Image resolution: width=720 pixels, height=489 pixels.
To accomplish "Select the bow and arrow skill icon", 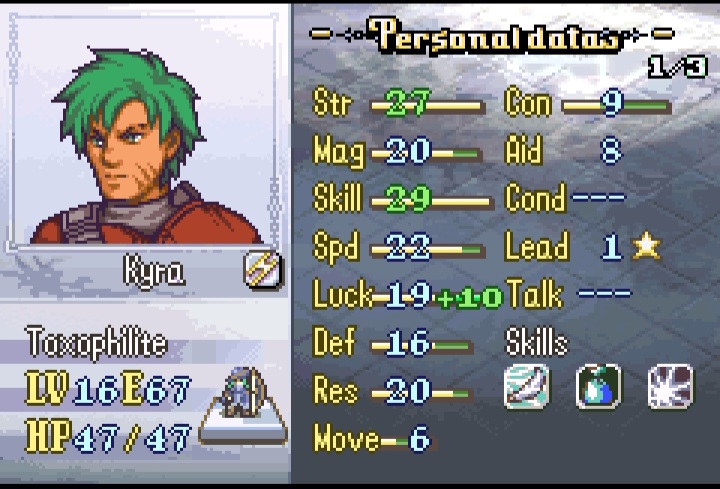I will point(527,386).
